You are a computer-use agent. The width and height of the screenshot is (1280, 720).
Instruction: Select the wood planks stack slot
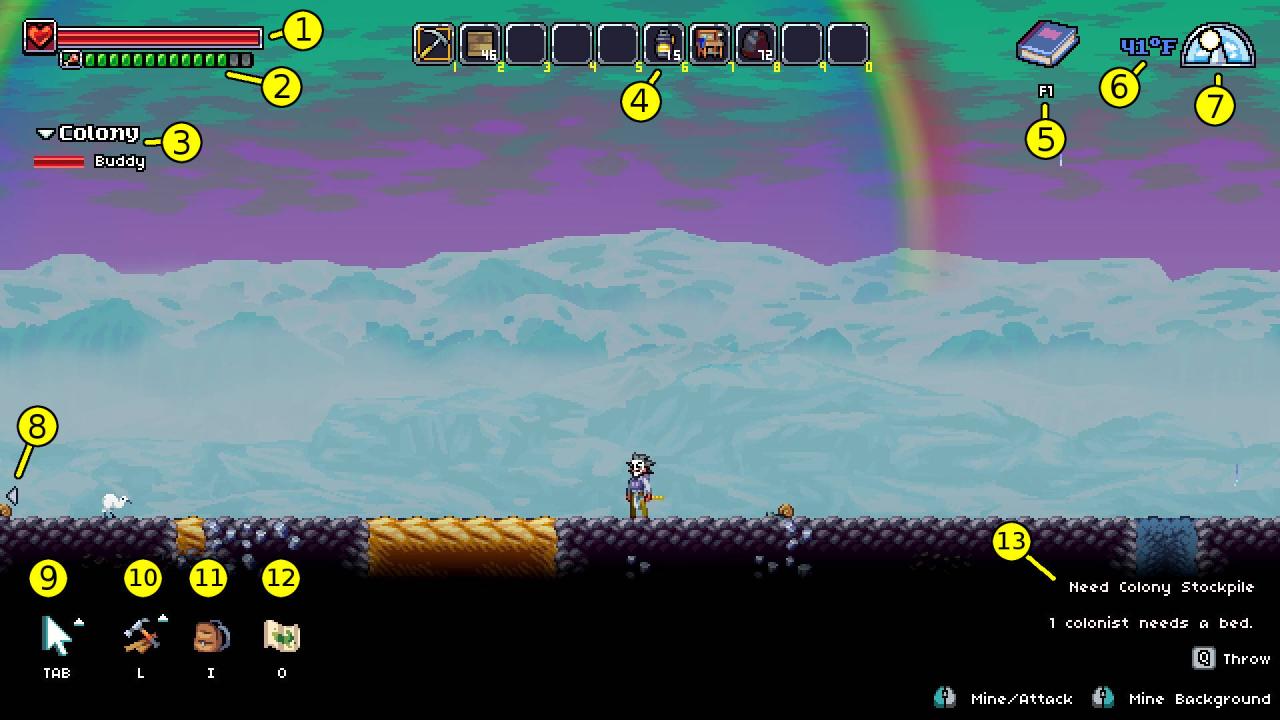[480, 44]
